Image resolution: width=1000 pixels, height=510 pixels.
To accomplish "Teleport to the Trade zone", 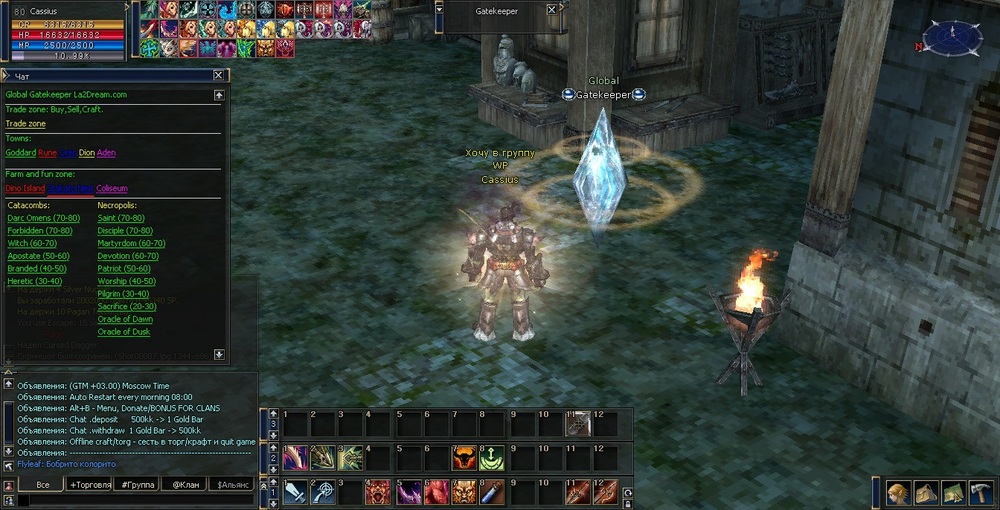I will click(26, 123).
